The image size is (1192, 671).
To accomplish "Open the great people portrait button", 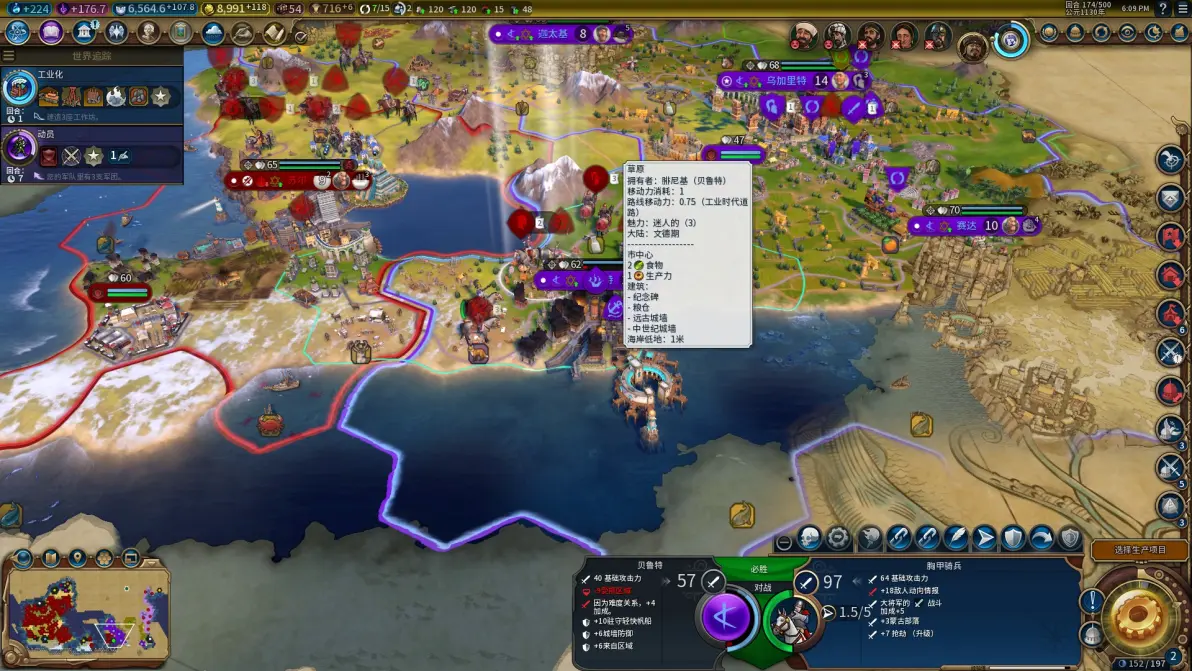I will 149,32.
